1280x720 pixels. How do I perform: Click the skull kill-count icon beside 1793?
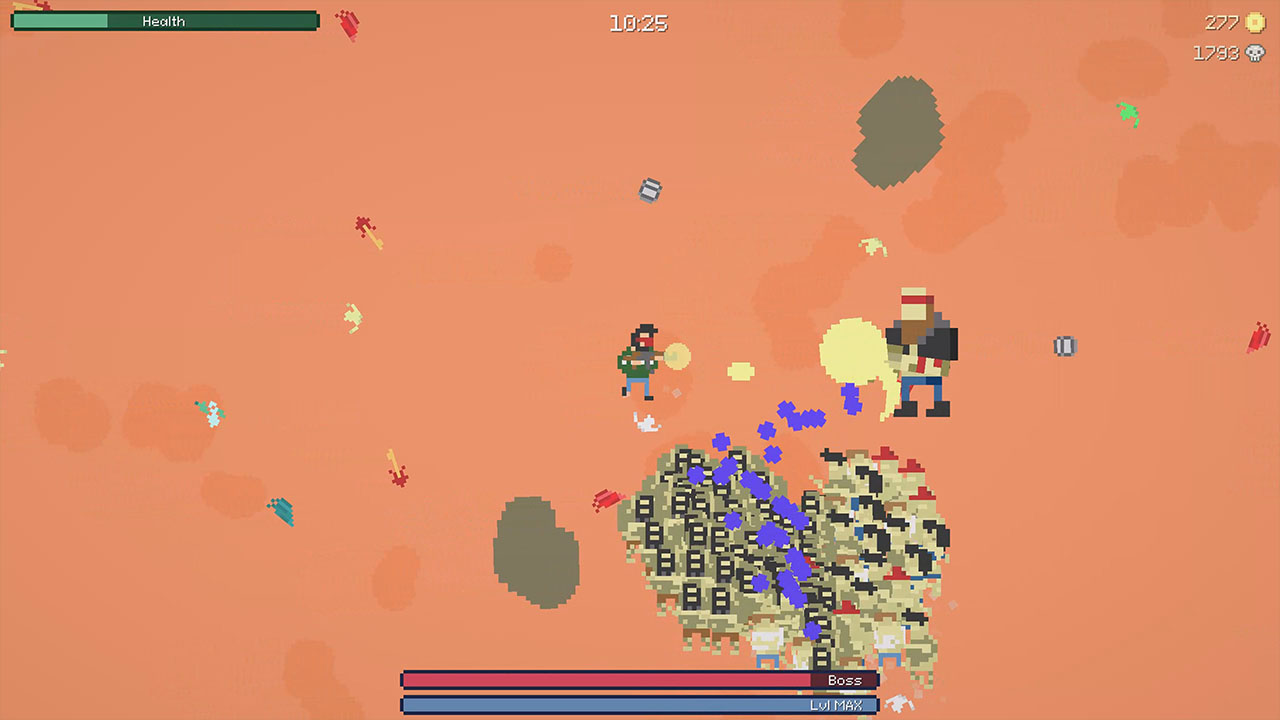point(1253,54)
